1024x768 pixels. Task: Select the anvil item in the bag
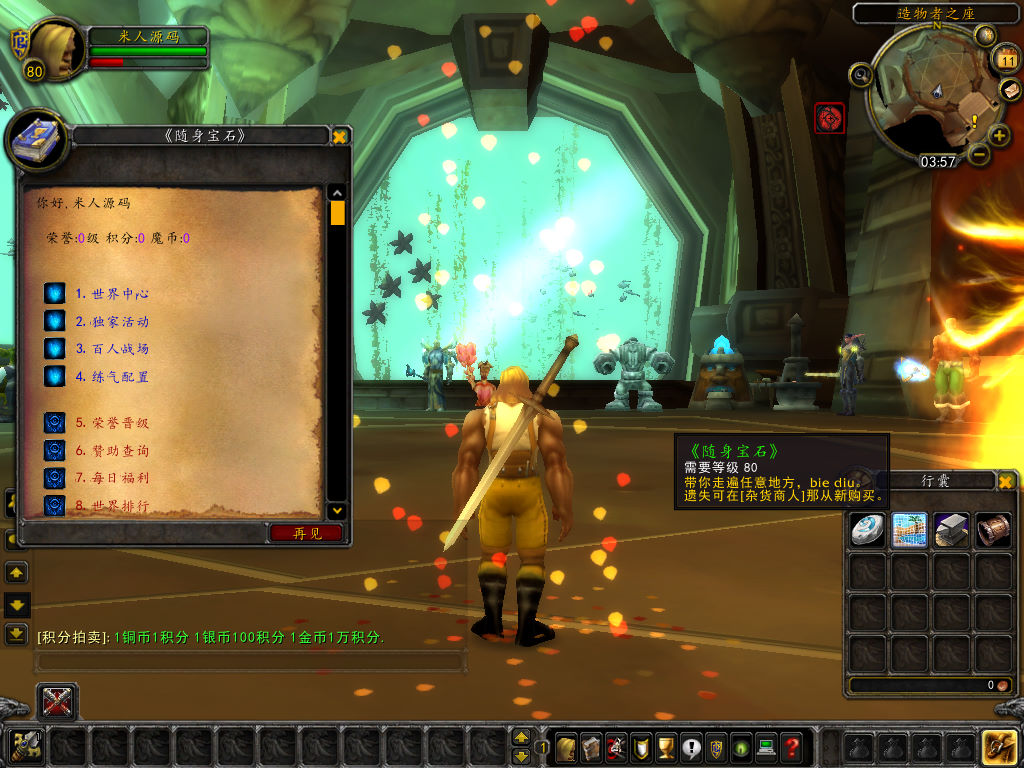tap(951, 530)
